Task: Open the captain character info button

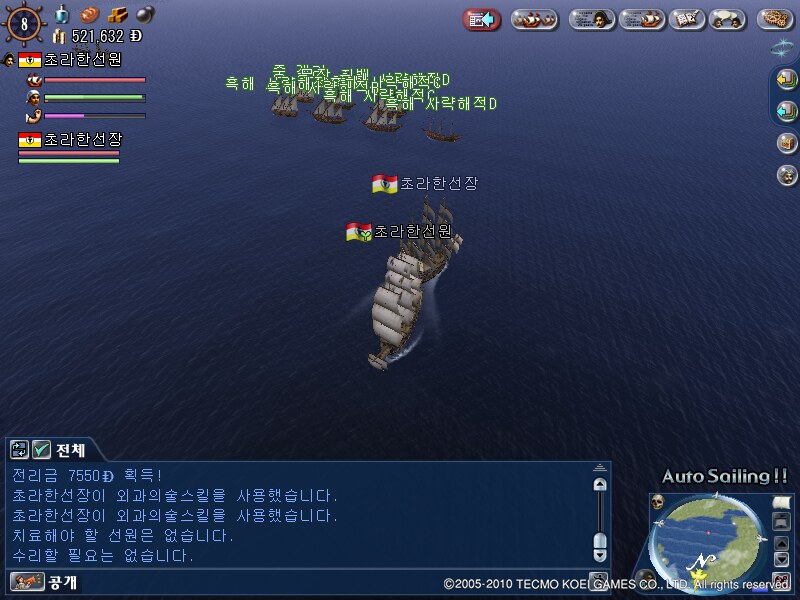Action: point(591,19)
